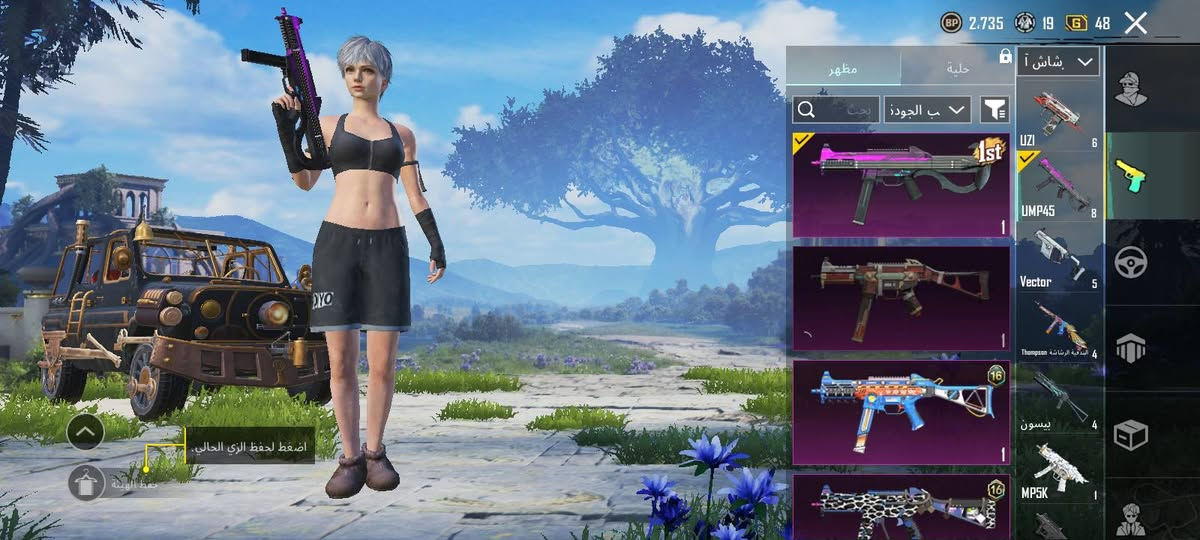Select Thompson in the weapon list
This screenshot has width=1200, height=540.
pyautogui.click(x=1059, y=326)
